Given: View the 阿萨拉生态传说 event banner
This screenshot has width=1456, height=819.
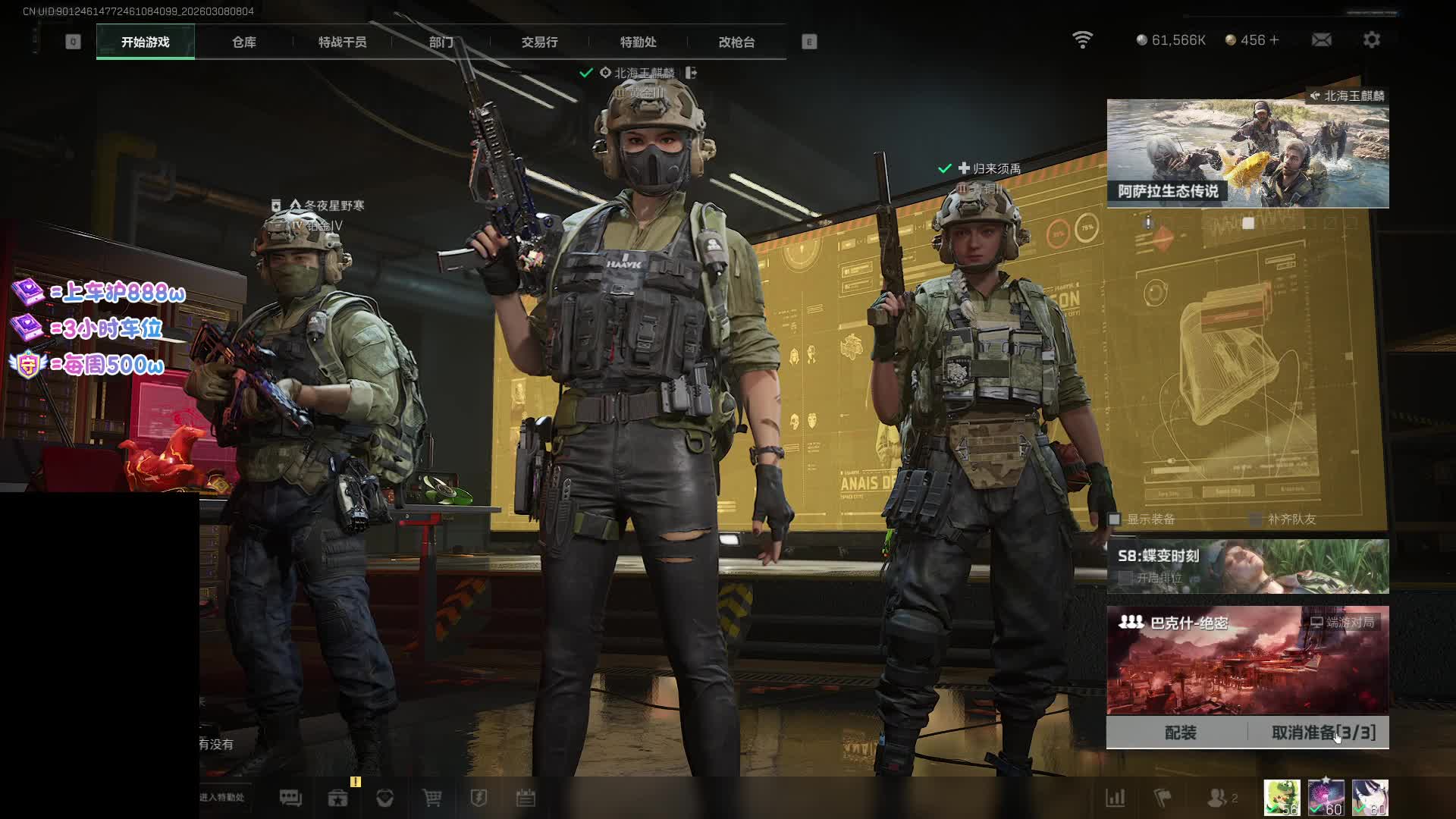Looking at the screenshot, I should [1247, 153].
